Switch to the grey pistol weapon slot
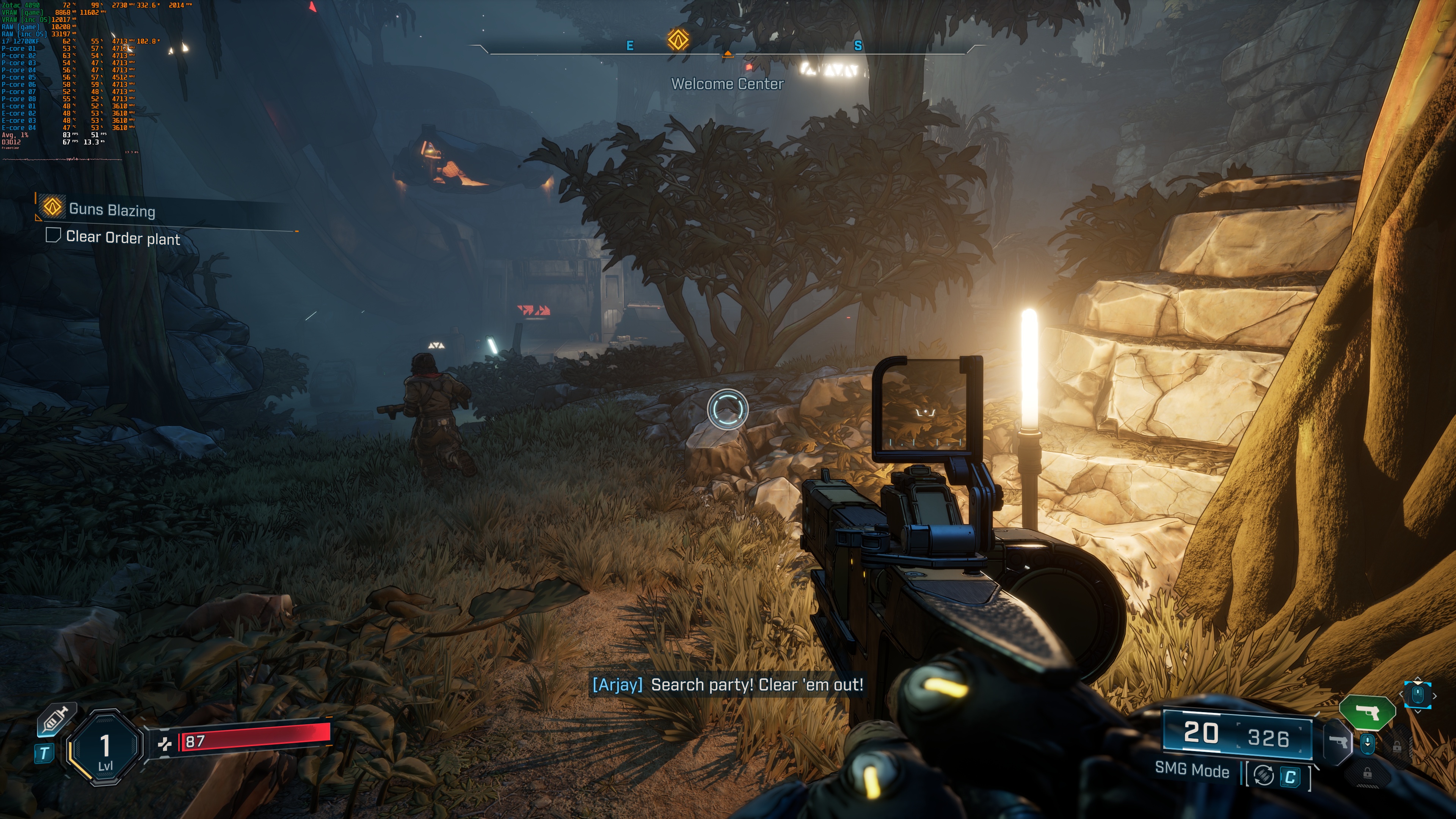1456x819 pixels. click(1338, 741)
